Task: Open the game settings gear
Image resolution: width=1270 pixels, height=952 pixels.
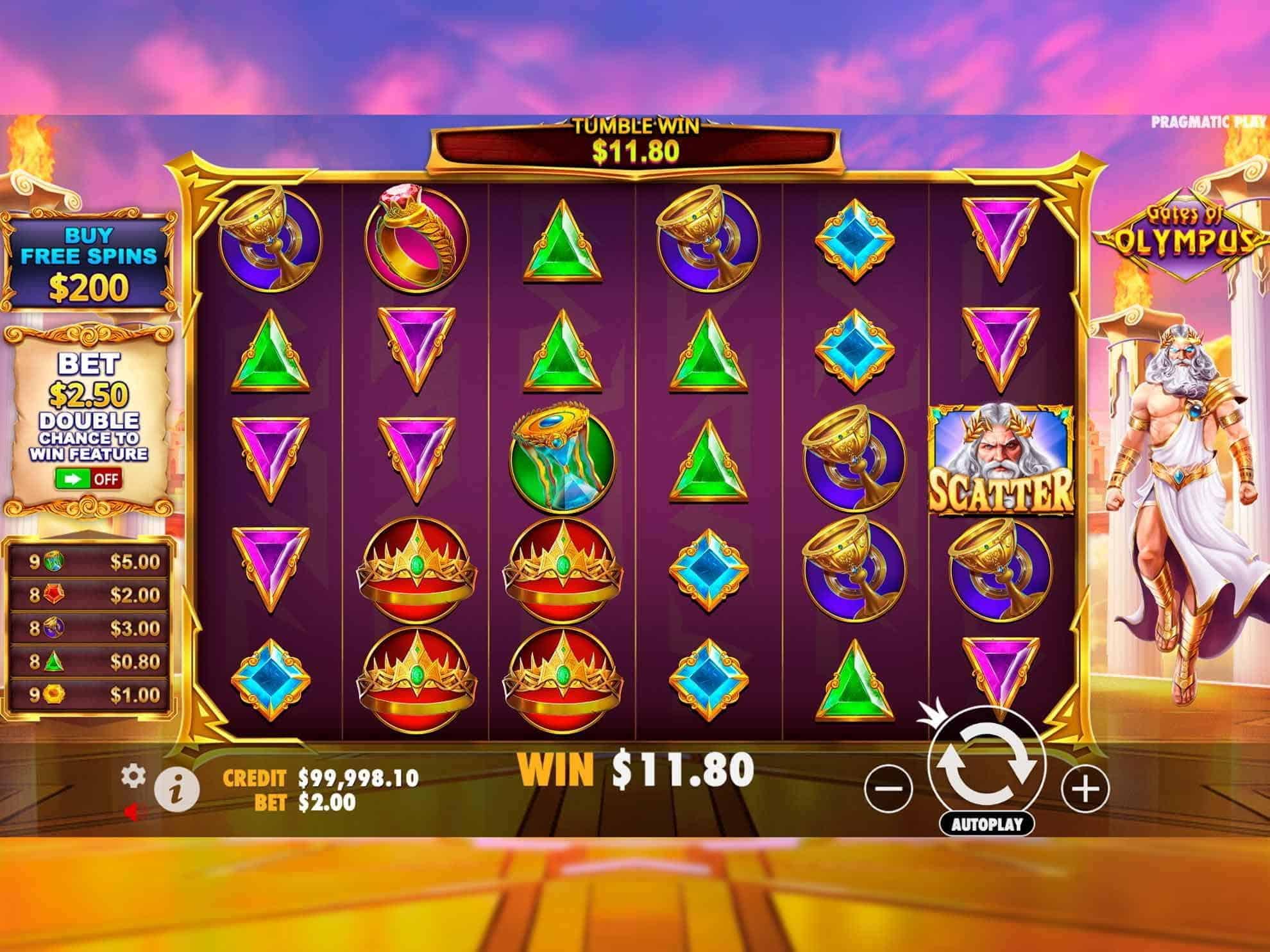Action: click(x=133, y=776)
